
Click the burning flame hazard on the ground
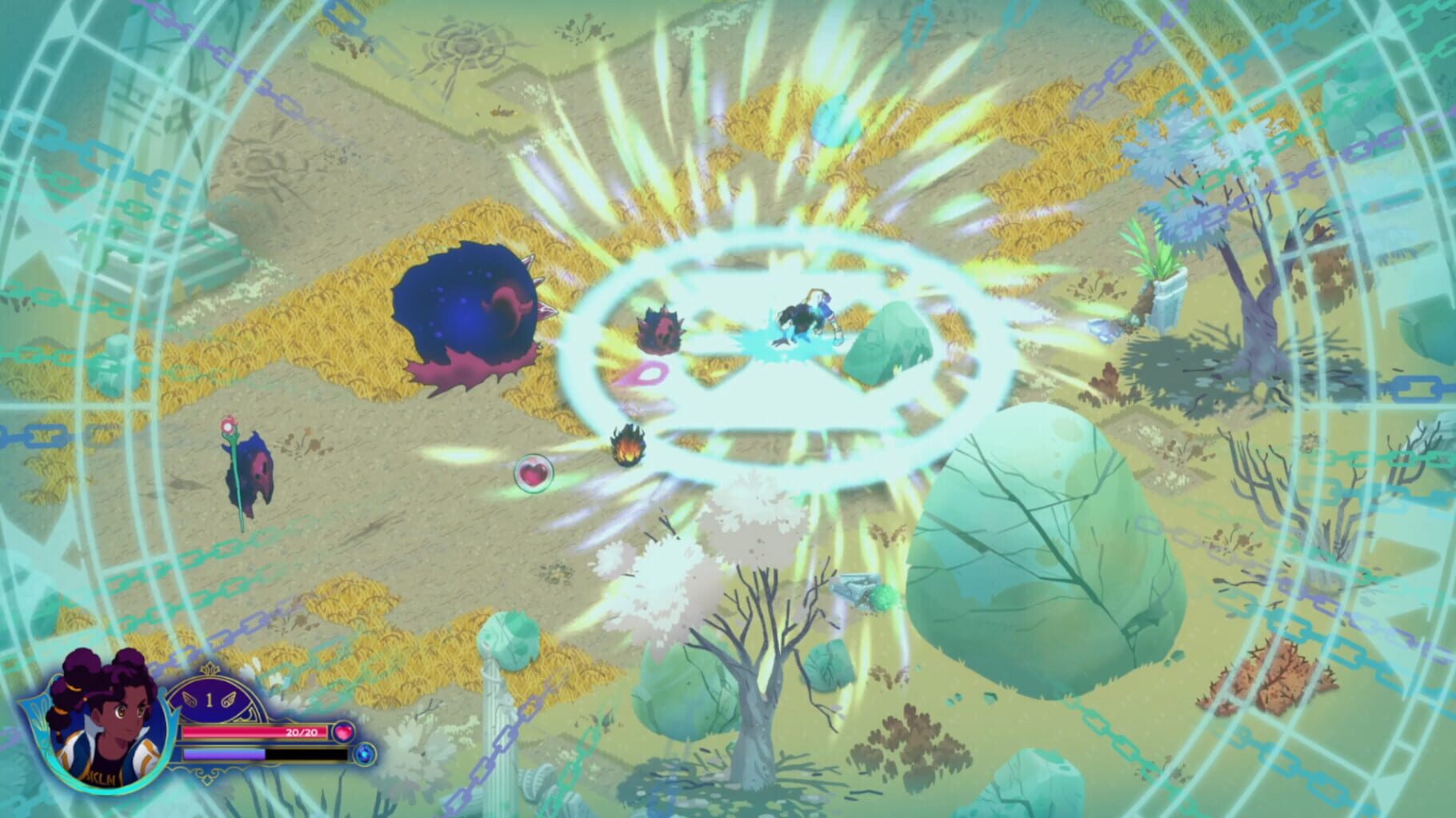(x=629, y=445)
